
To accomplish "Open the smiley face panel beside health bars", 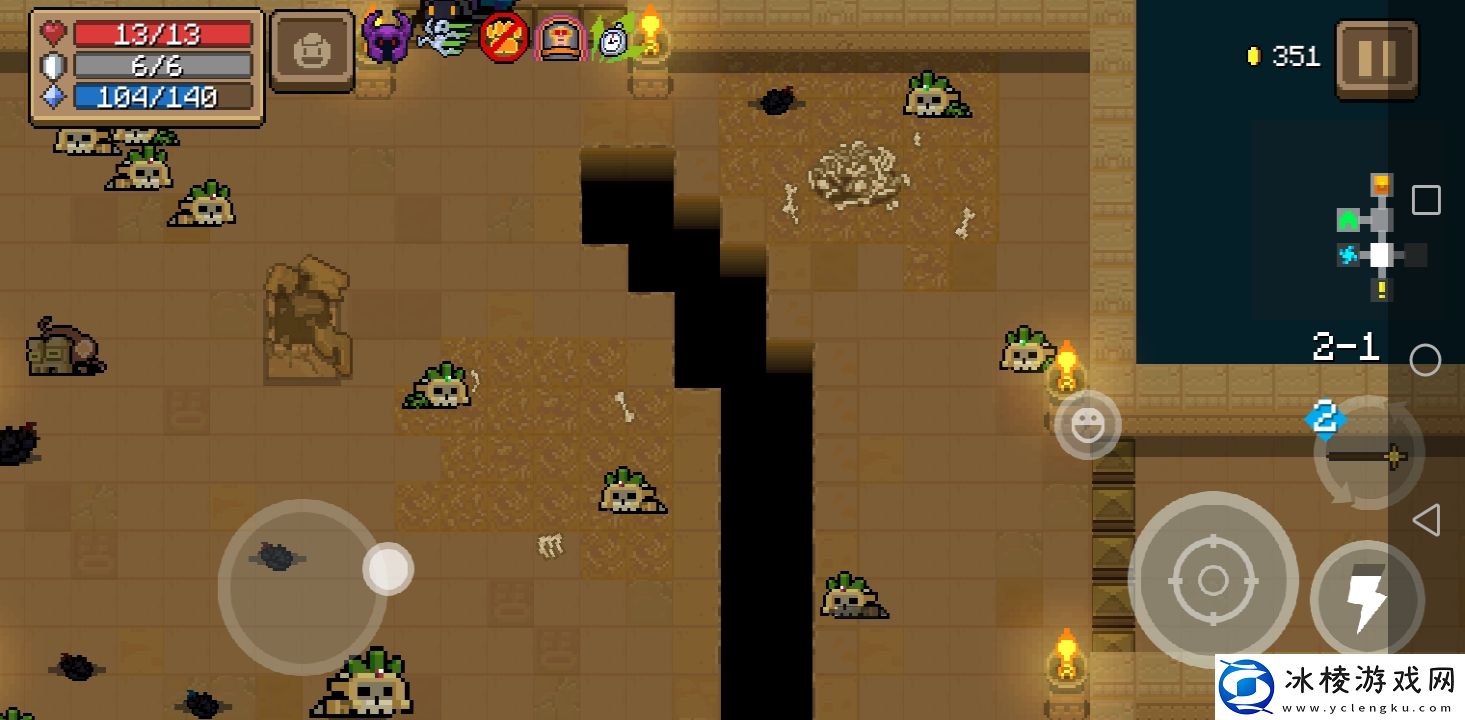I will [312, 52].
